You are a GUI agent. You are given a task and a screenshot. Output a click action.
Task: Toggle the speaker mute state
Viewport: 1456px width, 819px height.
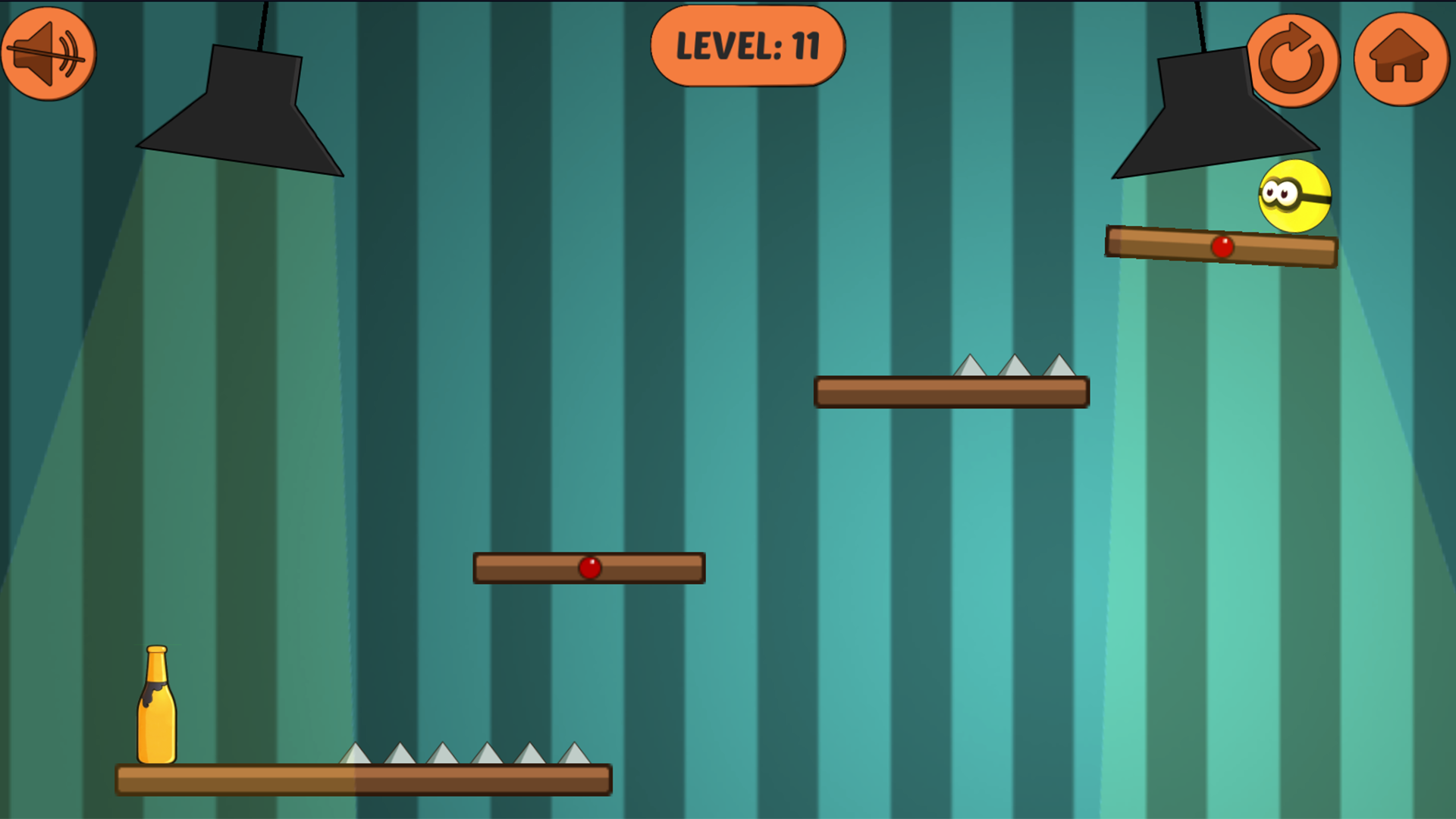pos(48,52)
